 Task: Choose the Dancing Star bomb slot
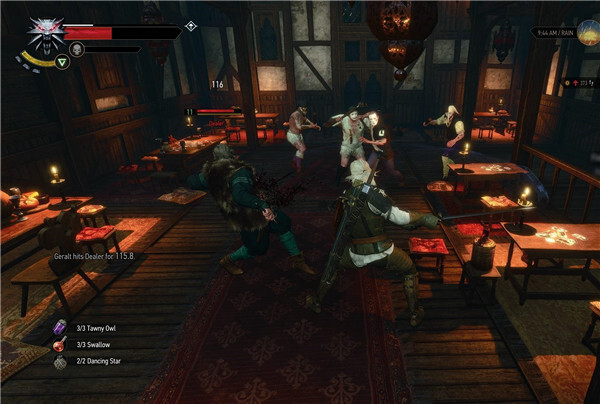coord(59,362)
